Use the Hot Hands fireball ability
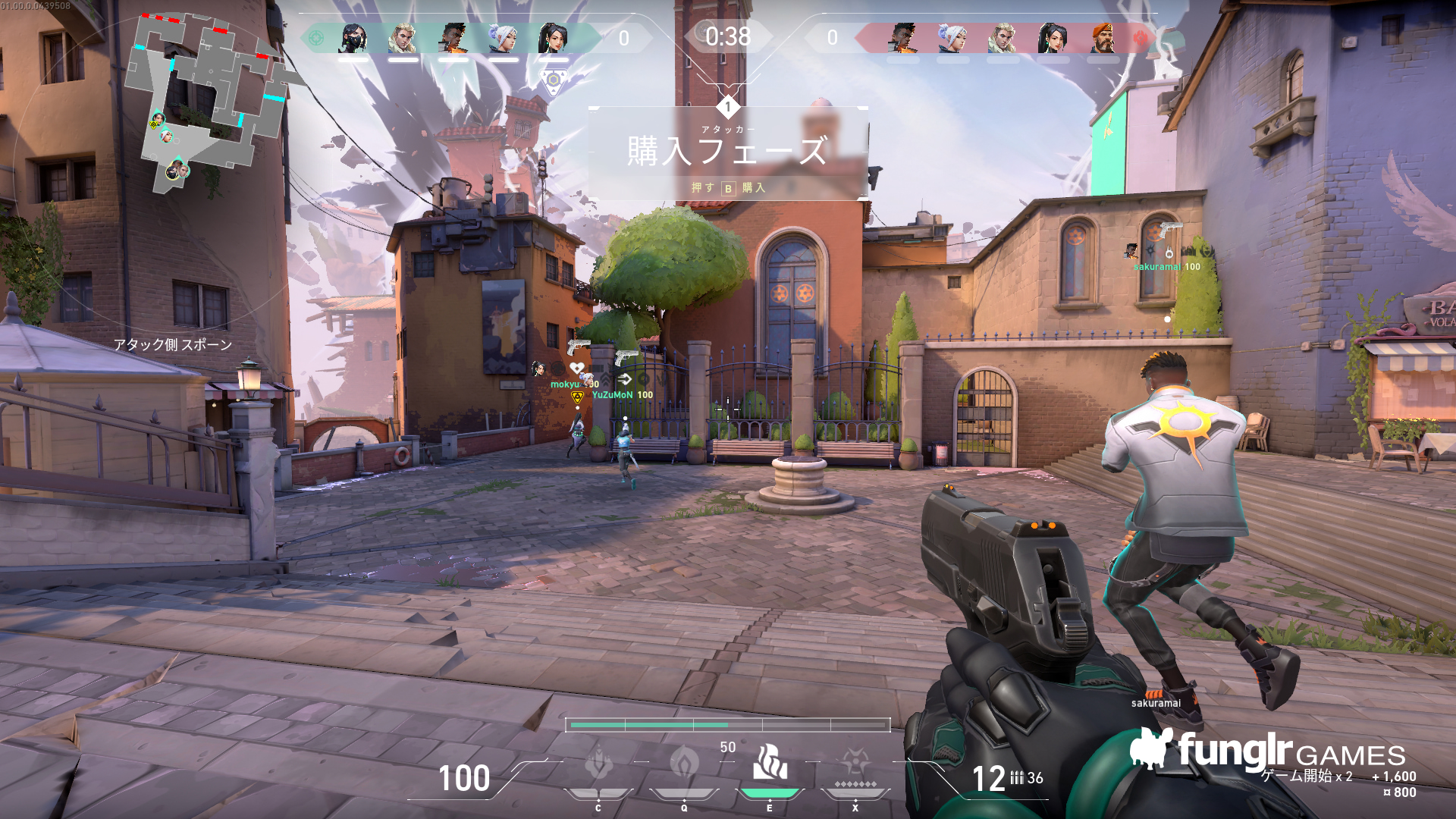 tap(770, 763)
